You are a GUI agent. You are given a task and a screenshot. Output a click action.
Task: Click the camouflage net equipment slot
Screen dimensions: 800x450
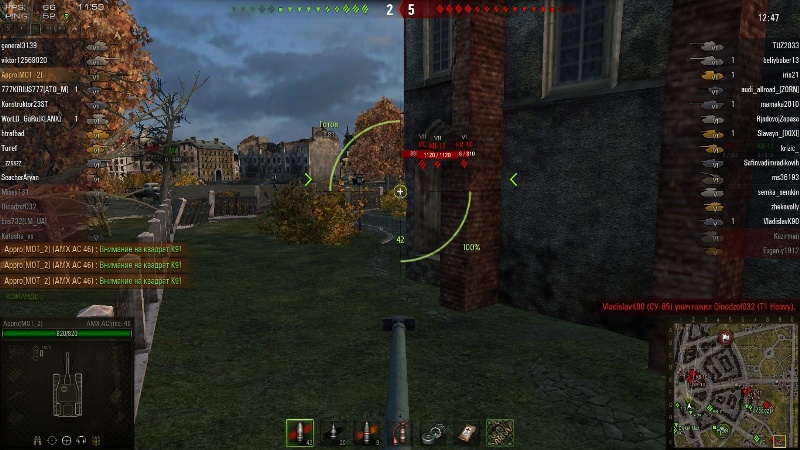click(500, 432)
